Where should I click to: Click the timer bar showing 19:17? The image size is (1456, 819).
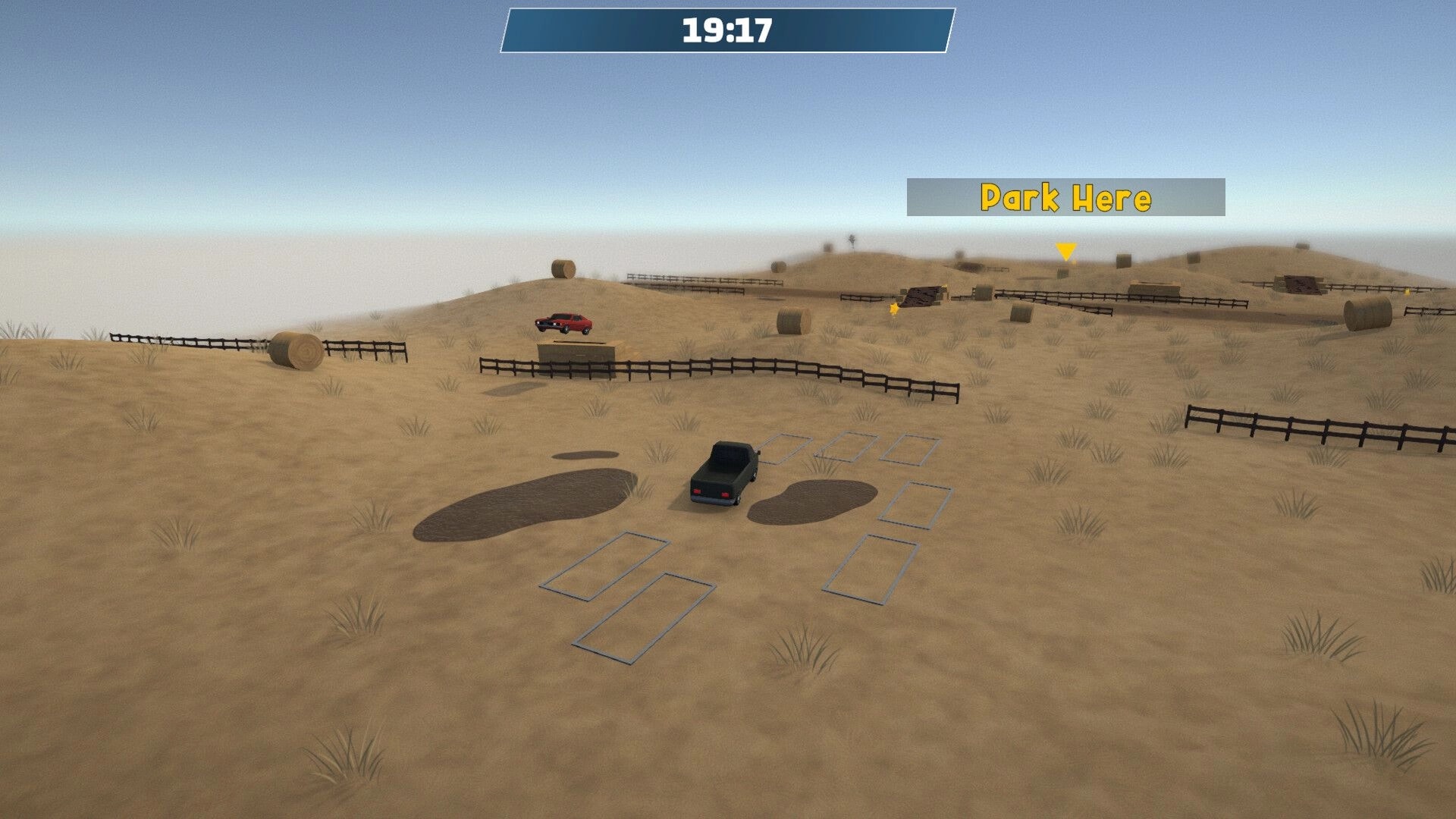726,30
